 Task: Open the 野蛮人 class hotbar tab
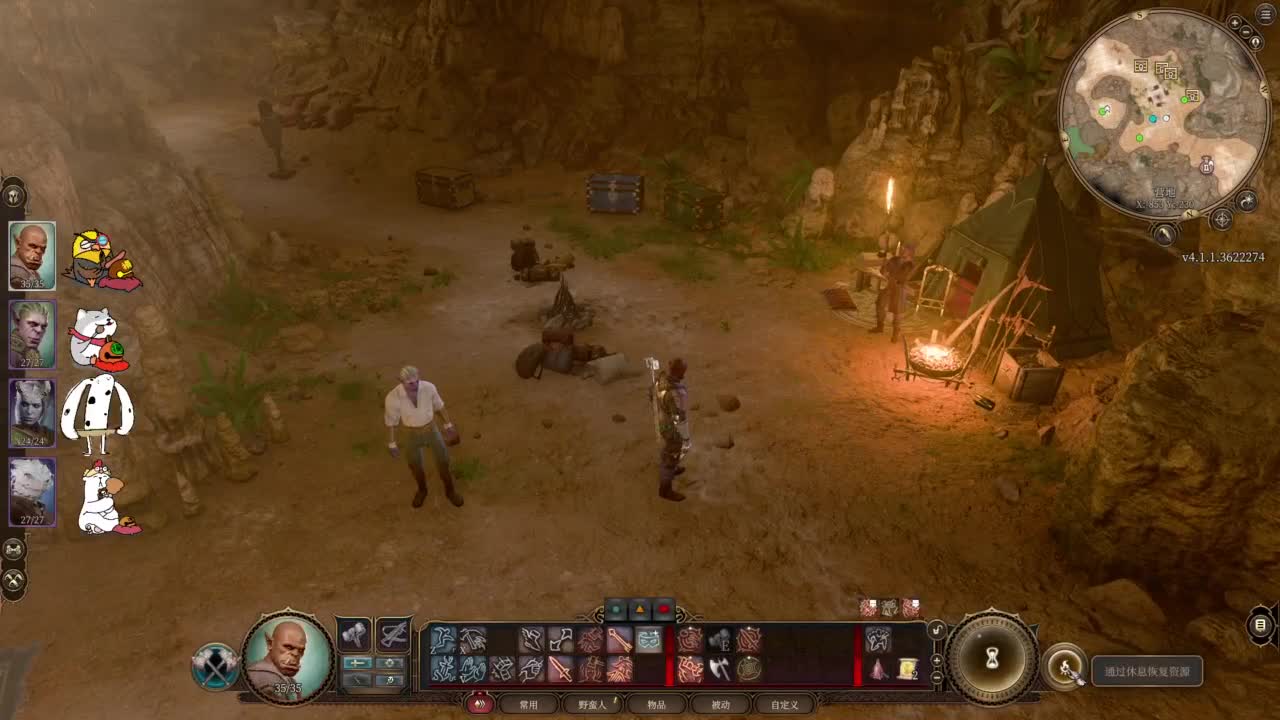(593, 704)
